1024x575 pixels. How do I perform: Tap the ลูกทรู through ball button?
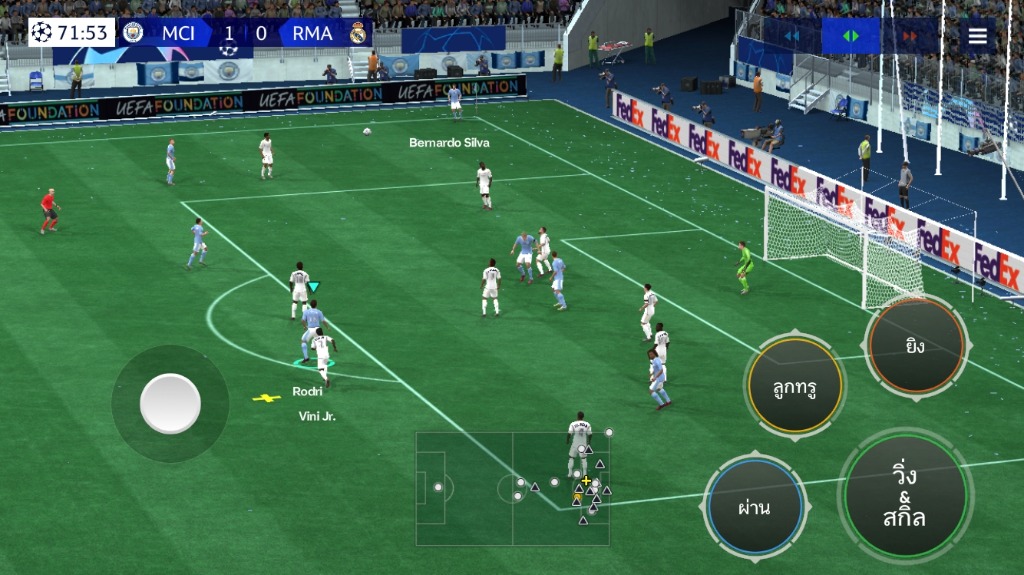point(795,387)
